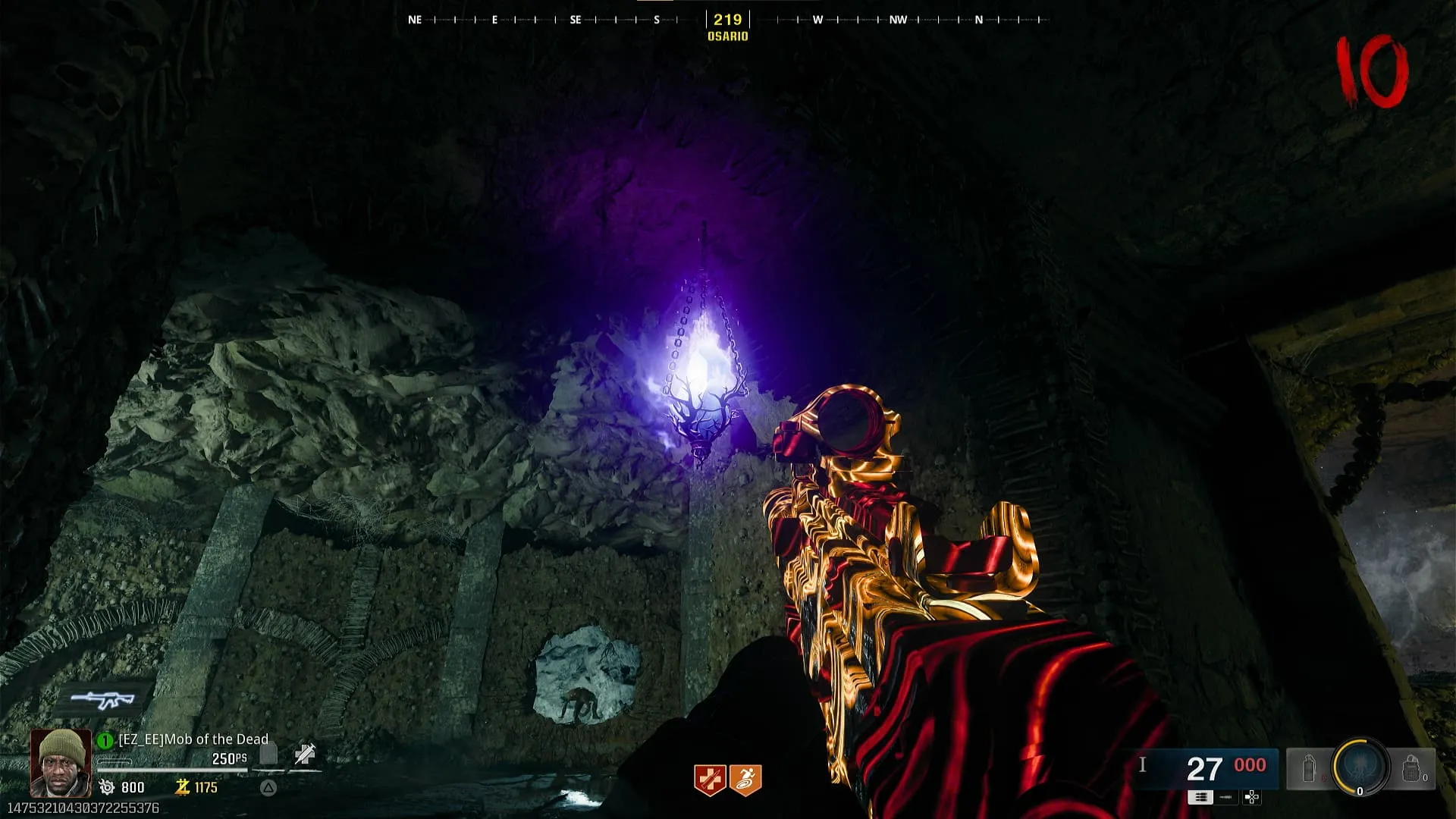Click the player character portrait

coord(61,762)
